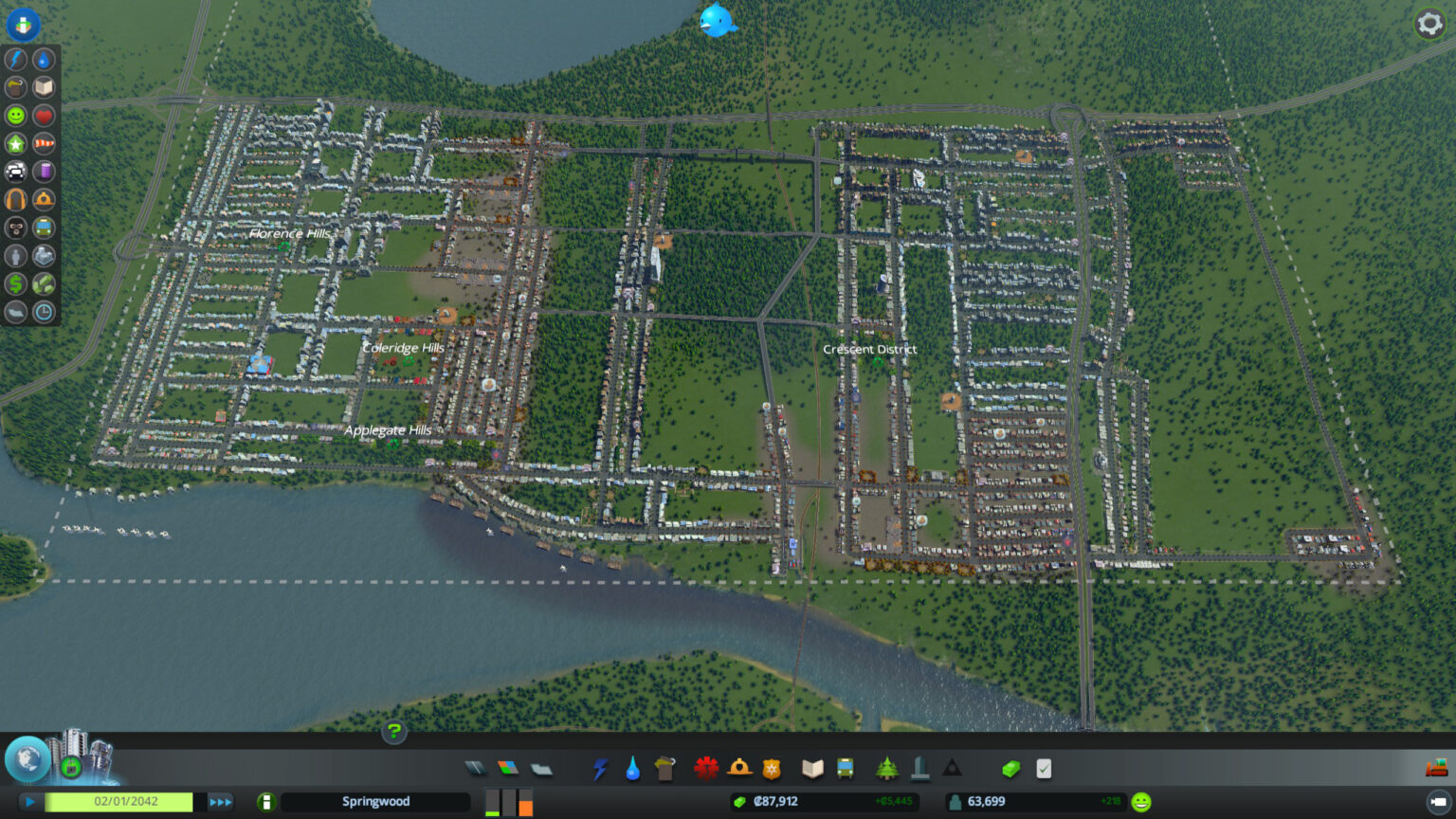Open the Electricity services menu
1456x819 pixels.
point(600,770)
